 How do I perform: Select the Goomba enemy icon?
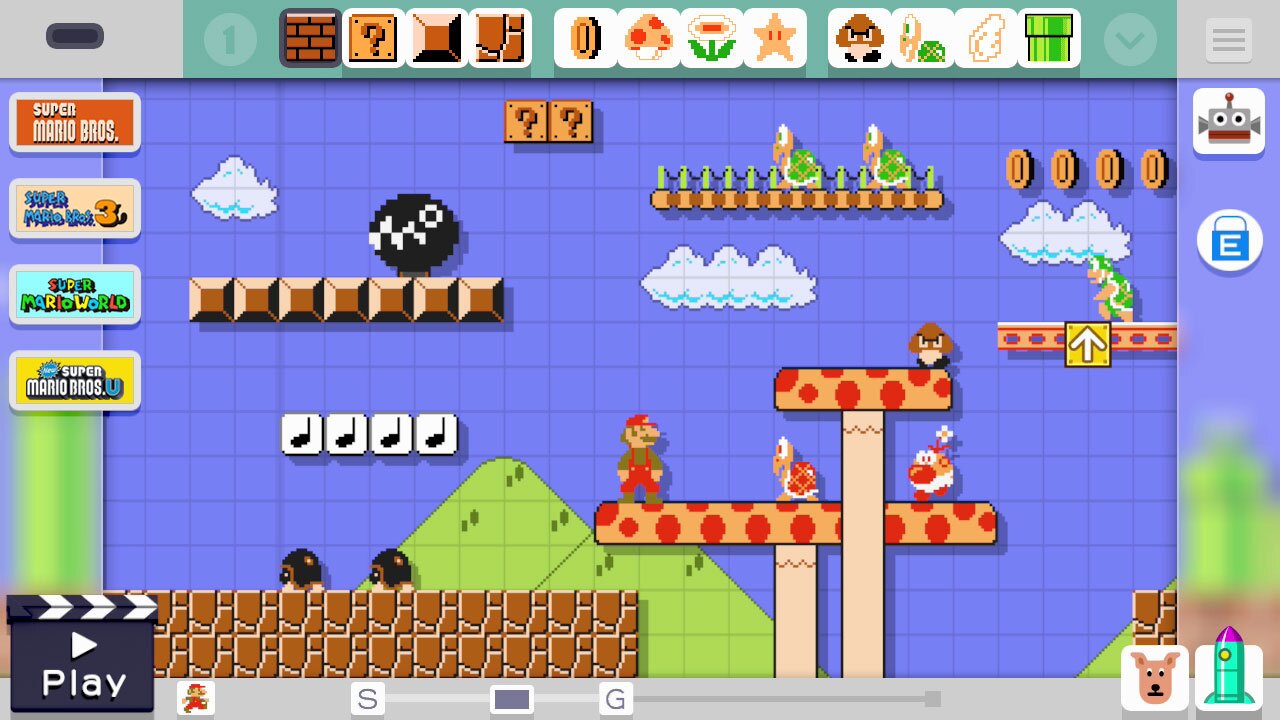pyautogui.click(x=858, y=39)
